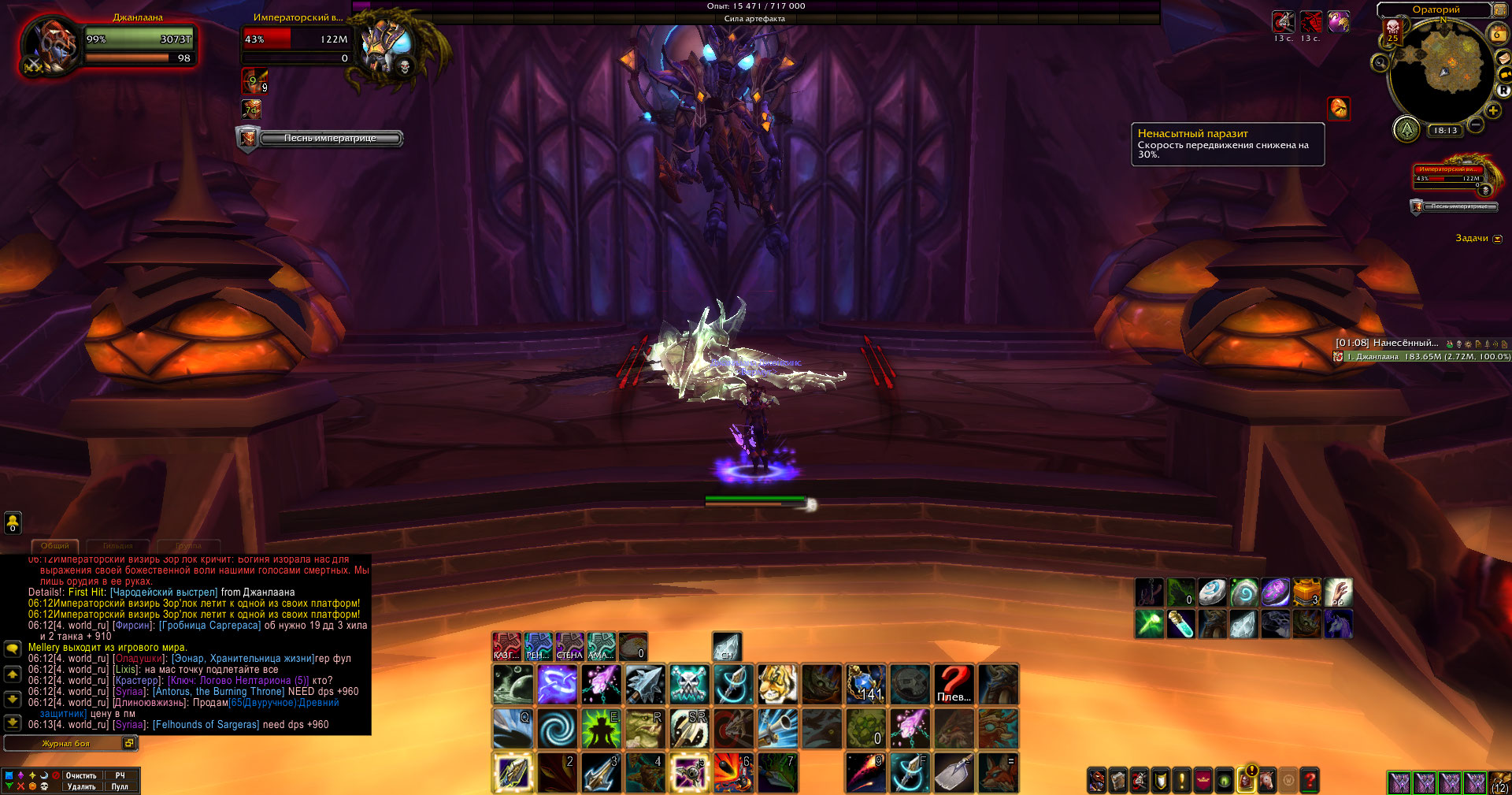Click the Удалить button
This screenshot has width=1512, height=795.
[81, 786]
